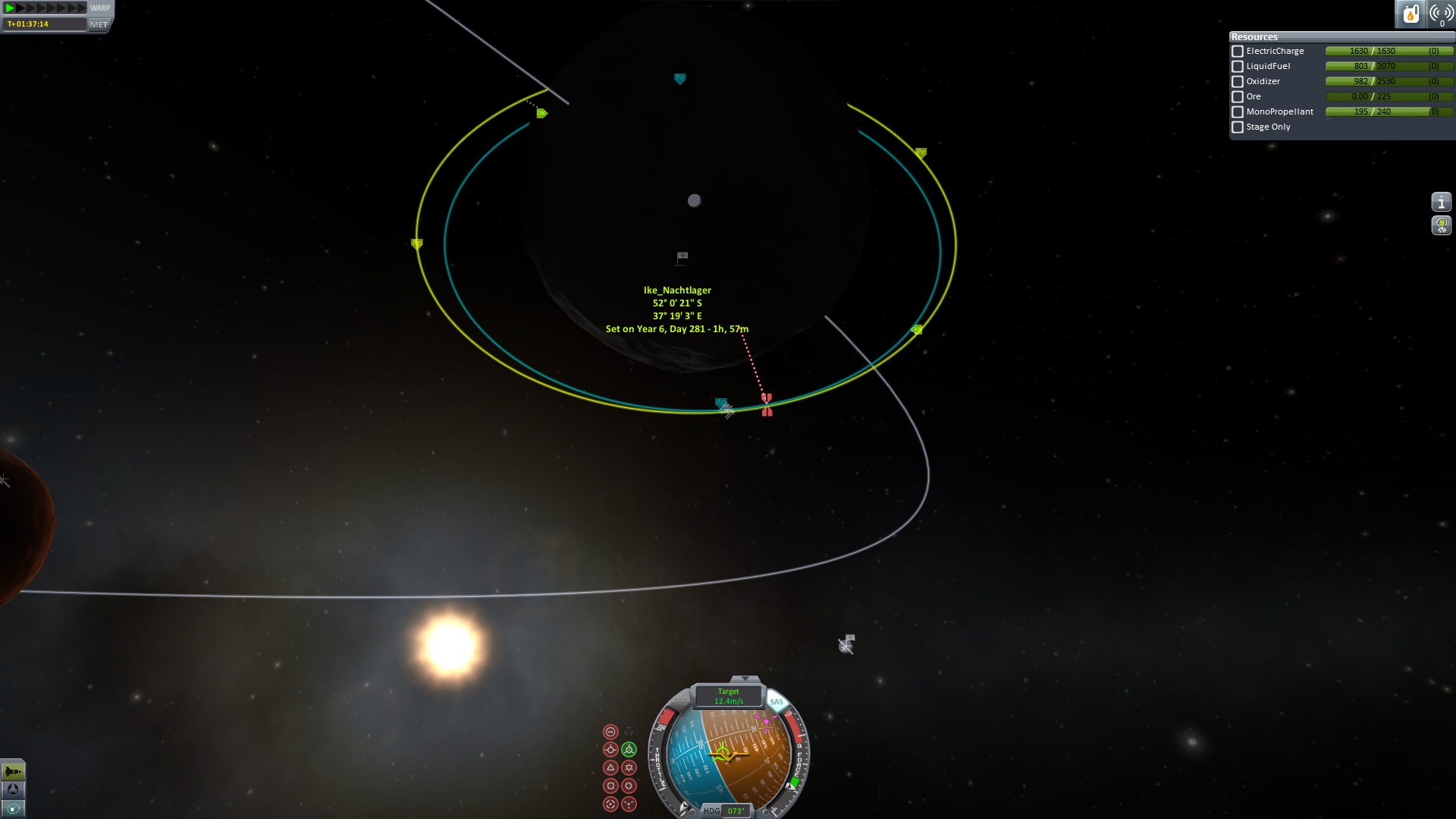Select SAS stability assist mode

point(610,732)
